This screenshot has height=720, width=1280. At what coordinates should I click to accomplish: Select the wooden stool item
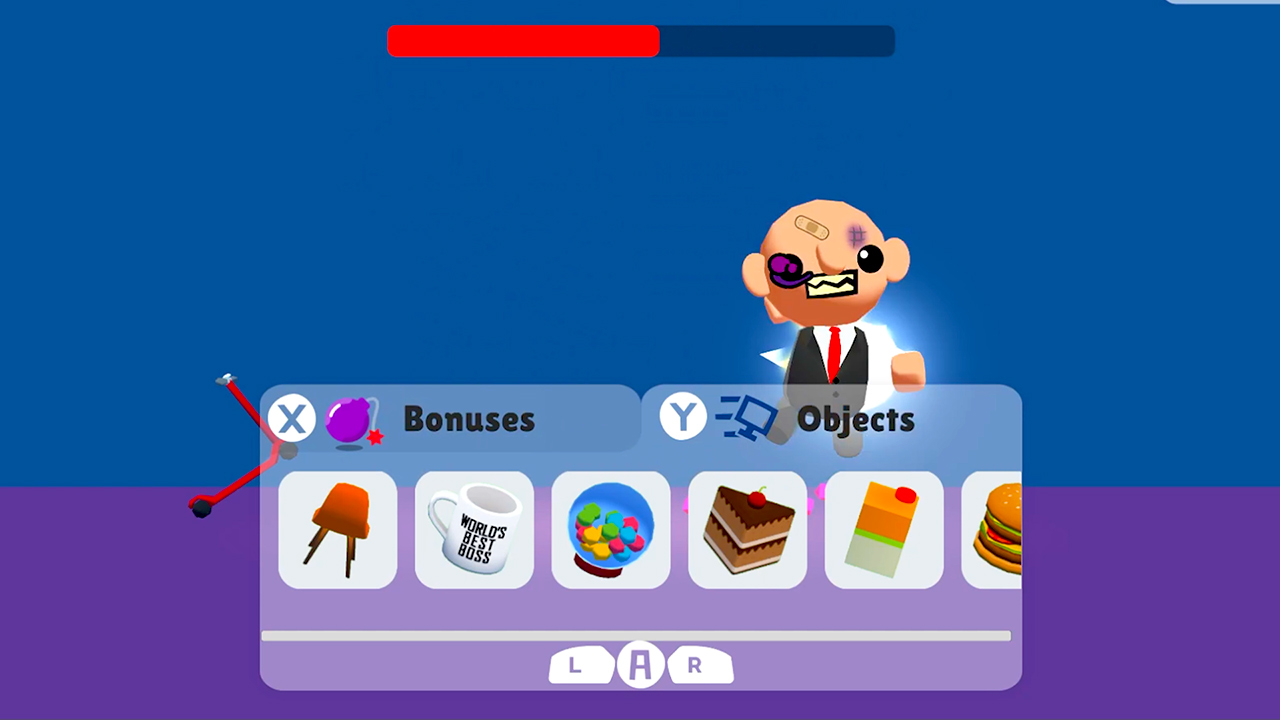[x=337, y=530]
